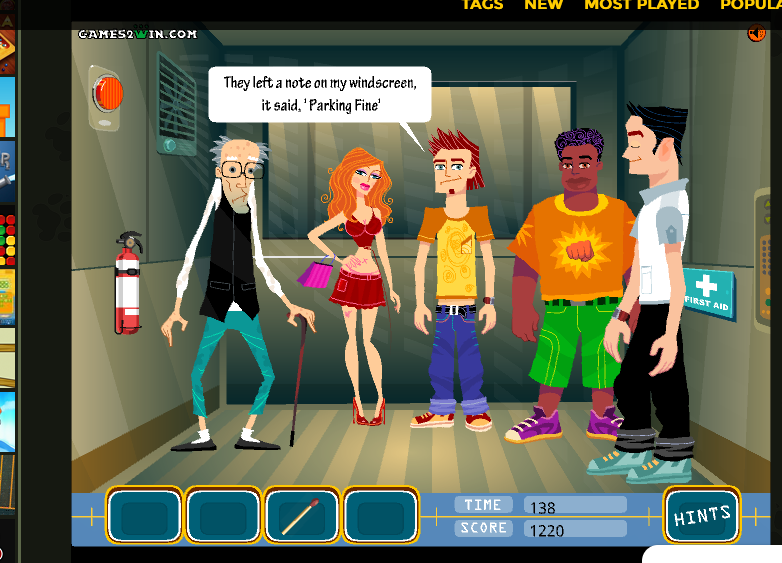The width and height of the screenshot is (782, 563).
Task: Open the Hints button
Action: [x=702, y=516]
